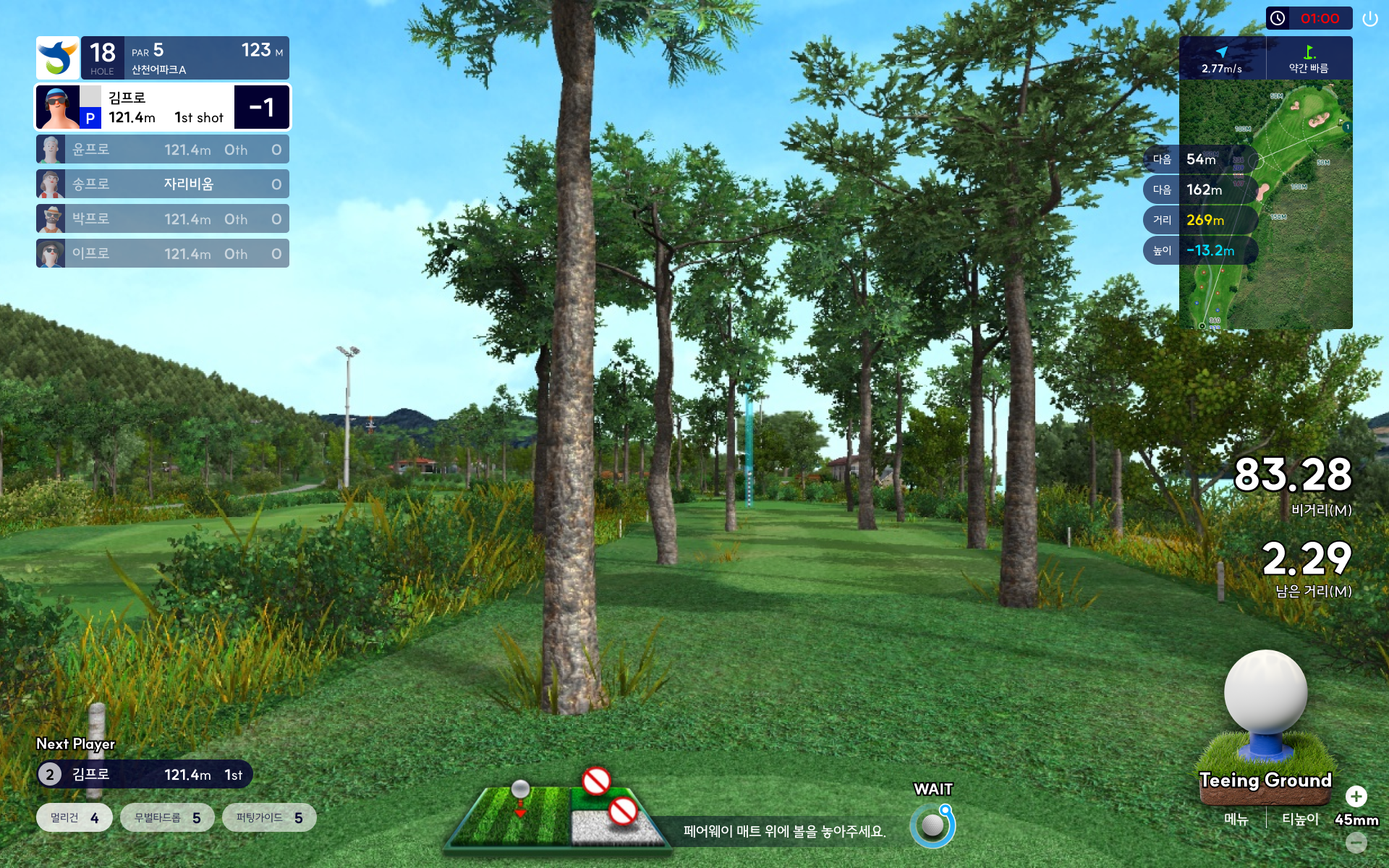Toggle the 퍼팅가이드 putting guide

[x=269, y=817]
